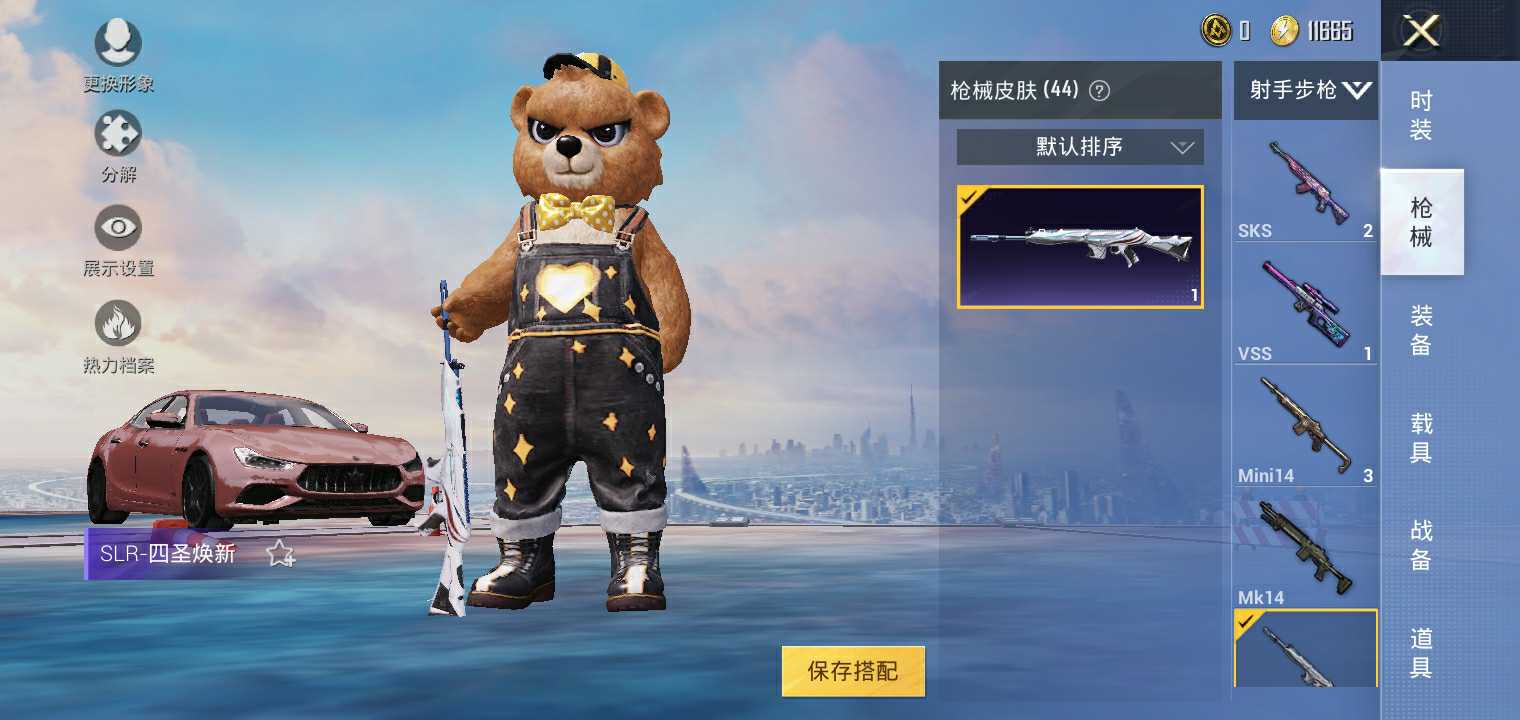Select the white SLR skin thumbnail

pyautogui.click(x=1080, y=247)
